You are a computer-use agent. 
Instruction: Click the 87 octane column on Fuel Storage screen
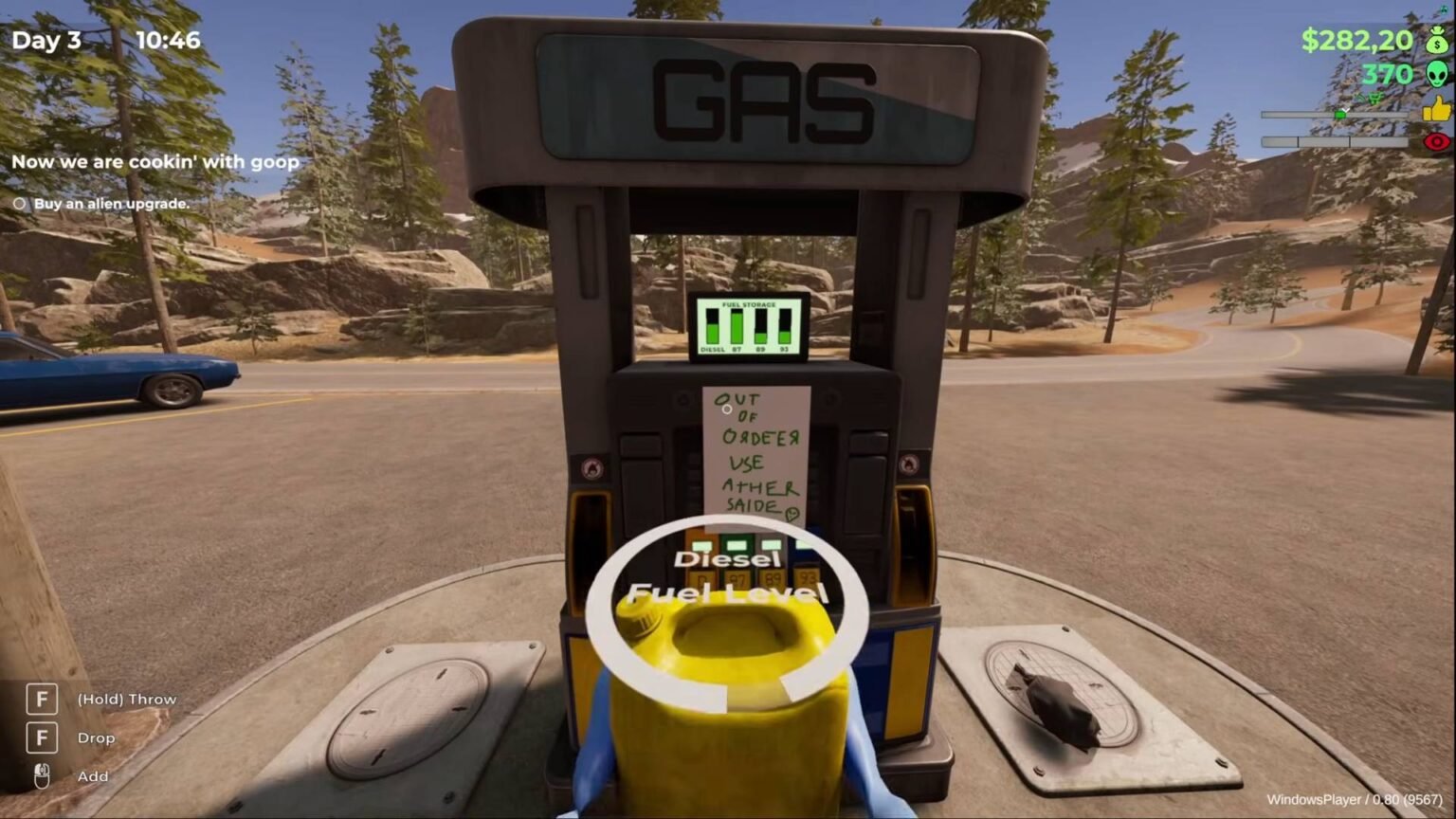click(x=737, y=325)
